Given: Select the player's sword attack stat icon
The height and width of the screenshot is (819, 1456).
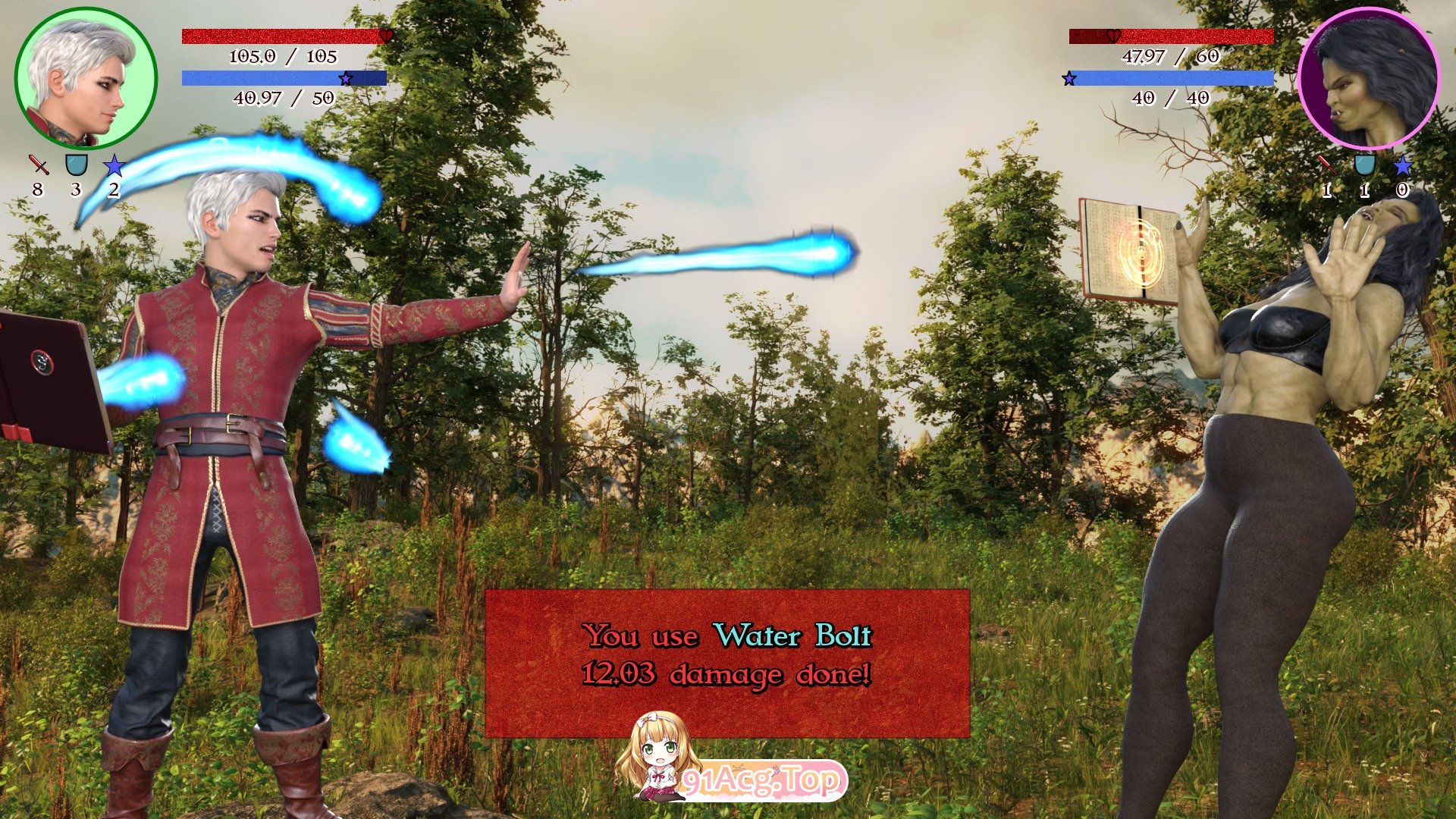Looking at the screenshot, I should coord(39,165).
